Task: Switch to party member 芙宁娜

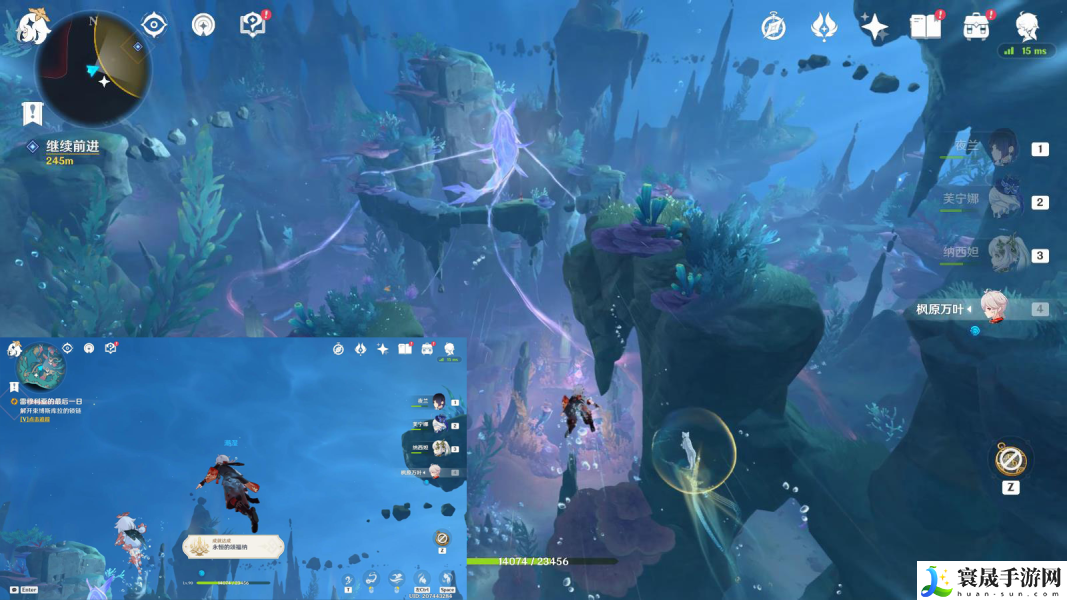Action: pos(1002,201)
